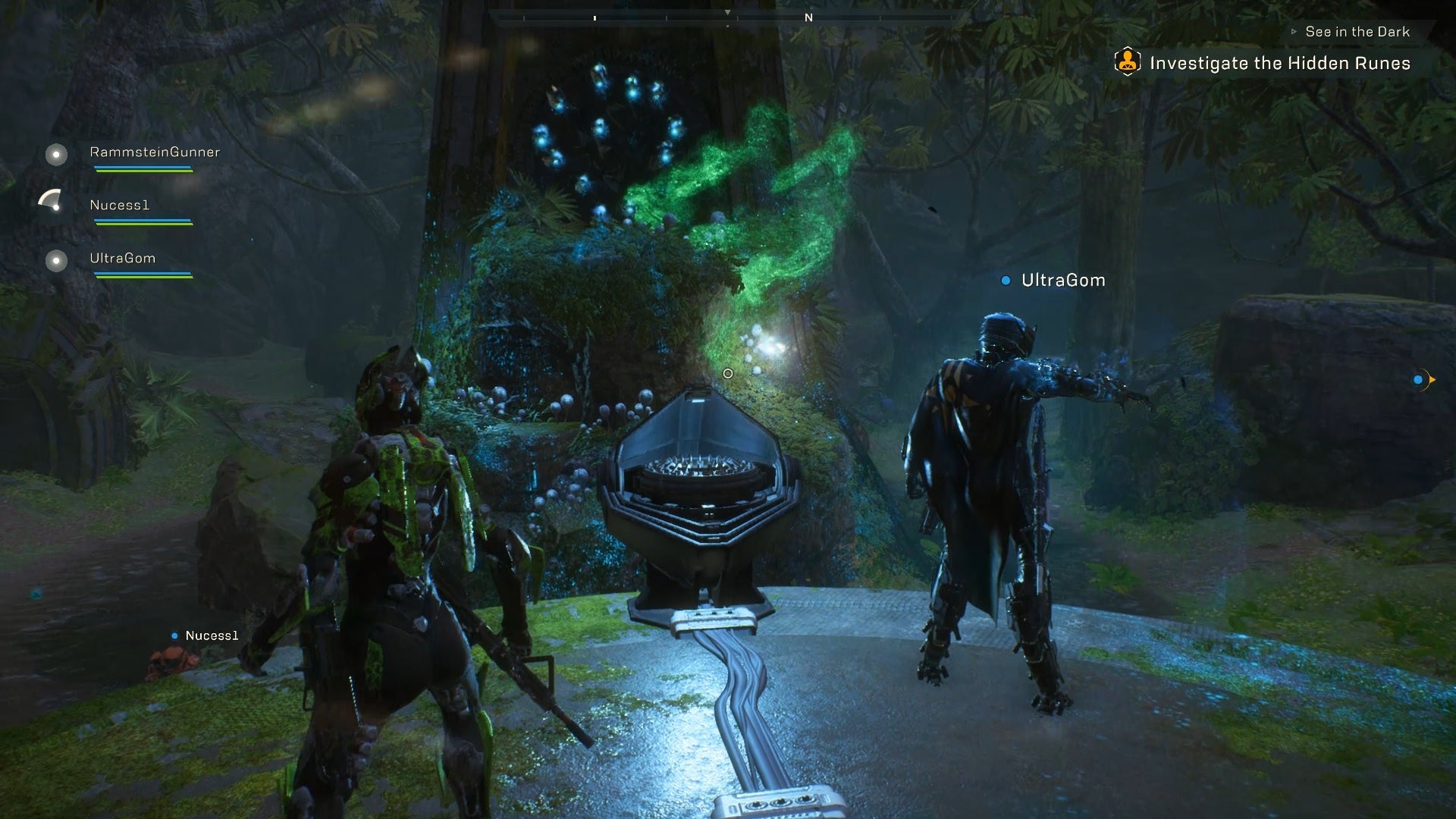Image resolution: width=1456 pixels, height=819 pixels.
Task: Select UltraGom's circular status icon in squad list
Action: [55, 261]
